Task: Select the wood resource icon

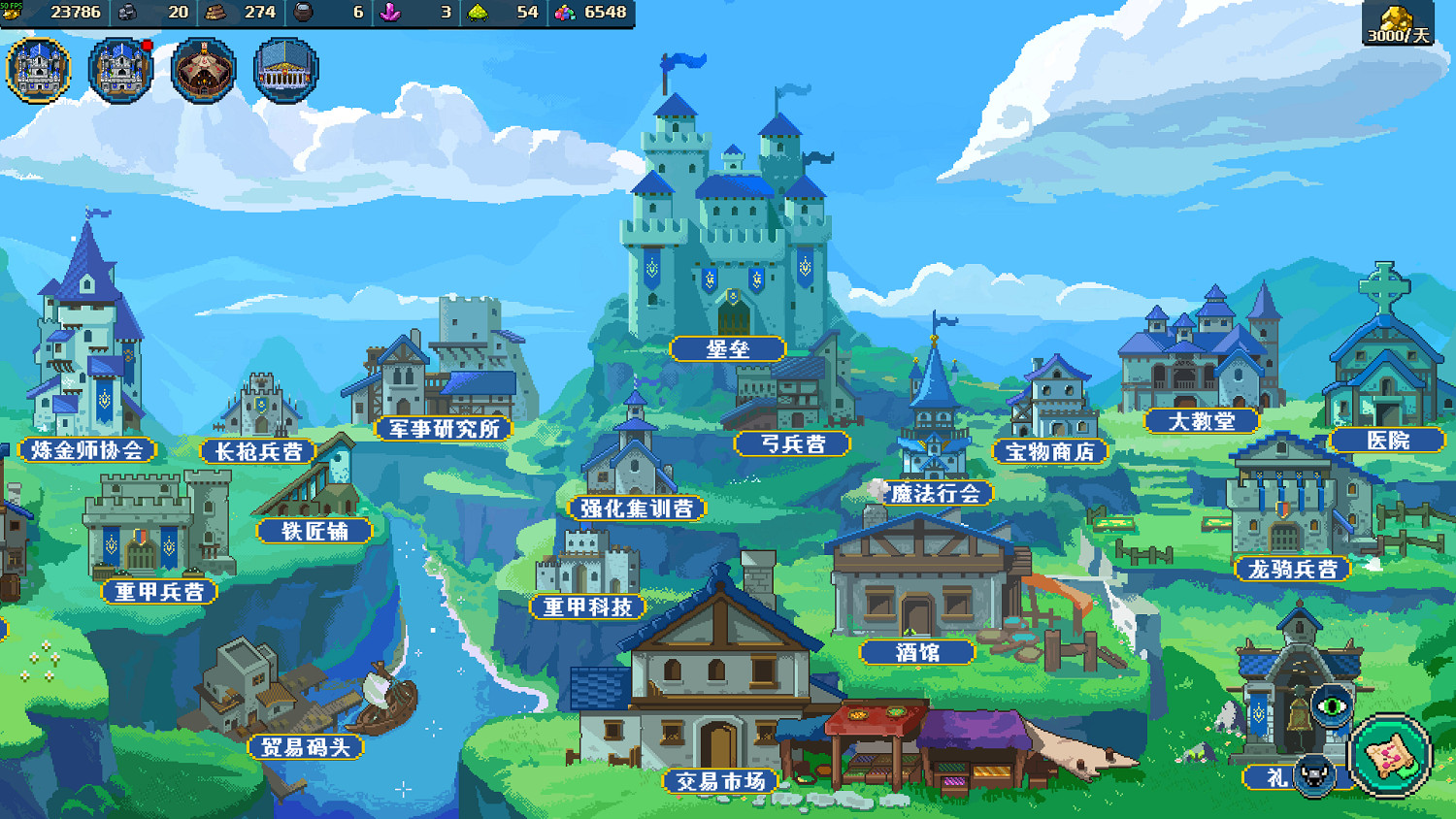Action: 215,14
